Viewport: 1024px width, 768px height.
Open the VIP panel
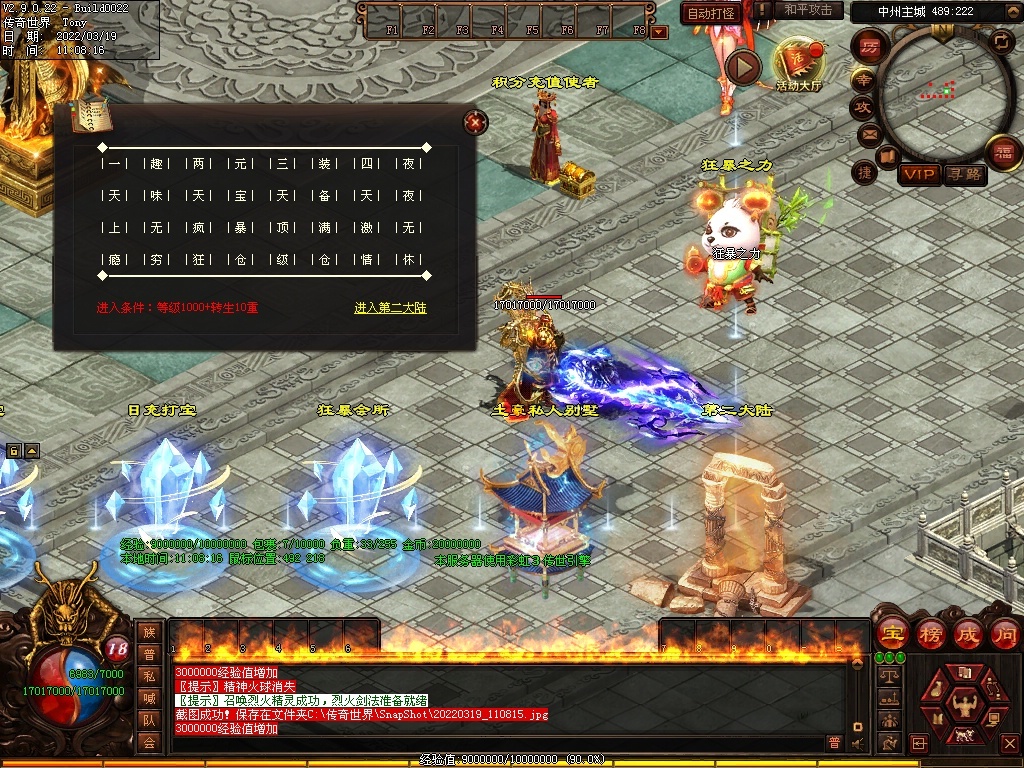(918, 175)
